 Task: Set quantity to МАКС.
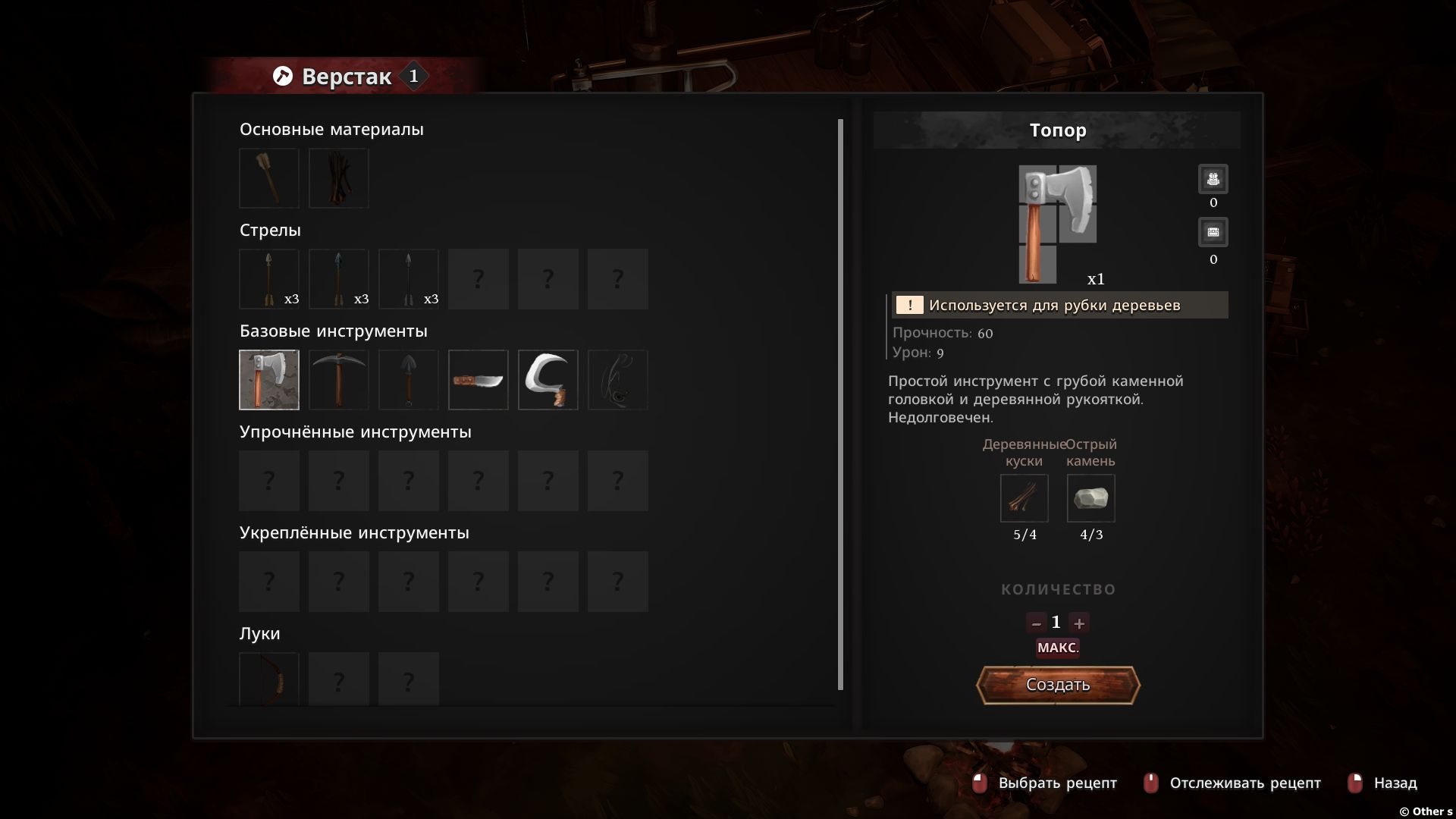tap(1058, 648)
